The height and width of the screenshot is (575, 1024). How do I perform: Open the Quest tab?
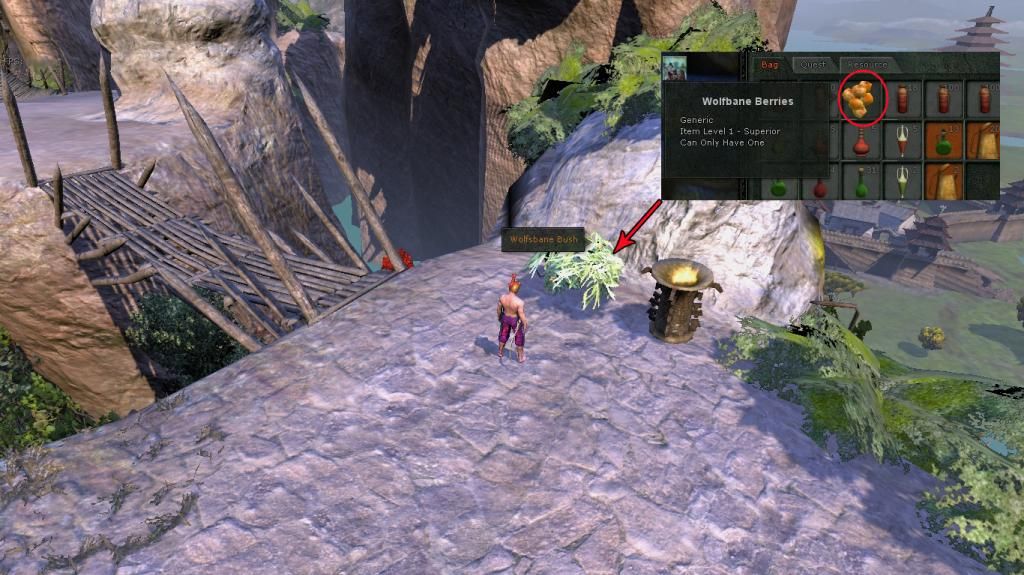click(813, 64)
